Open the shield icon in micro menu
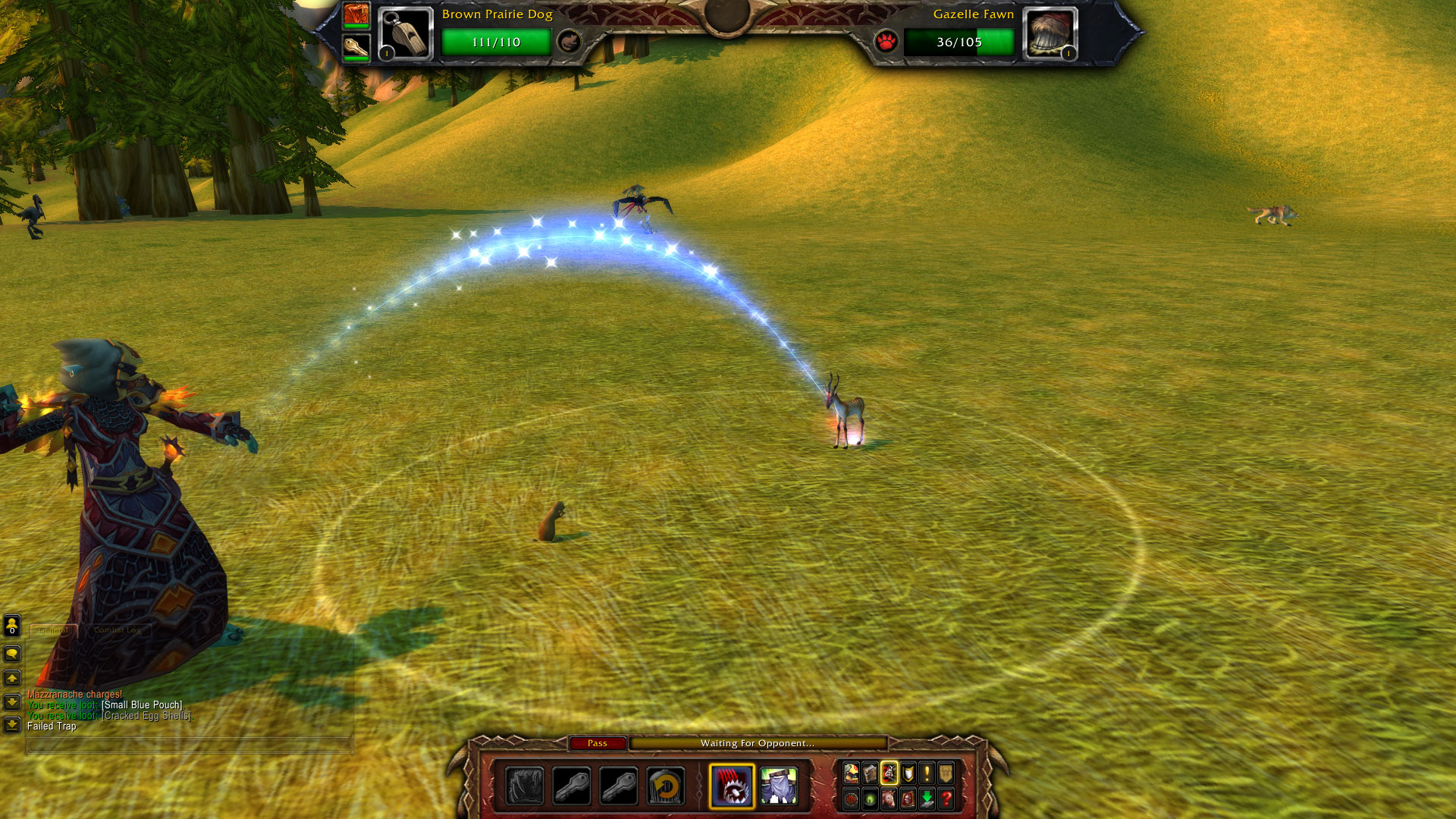 908,773
